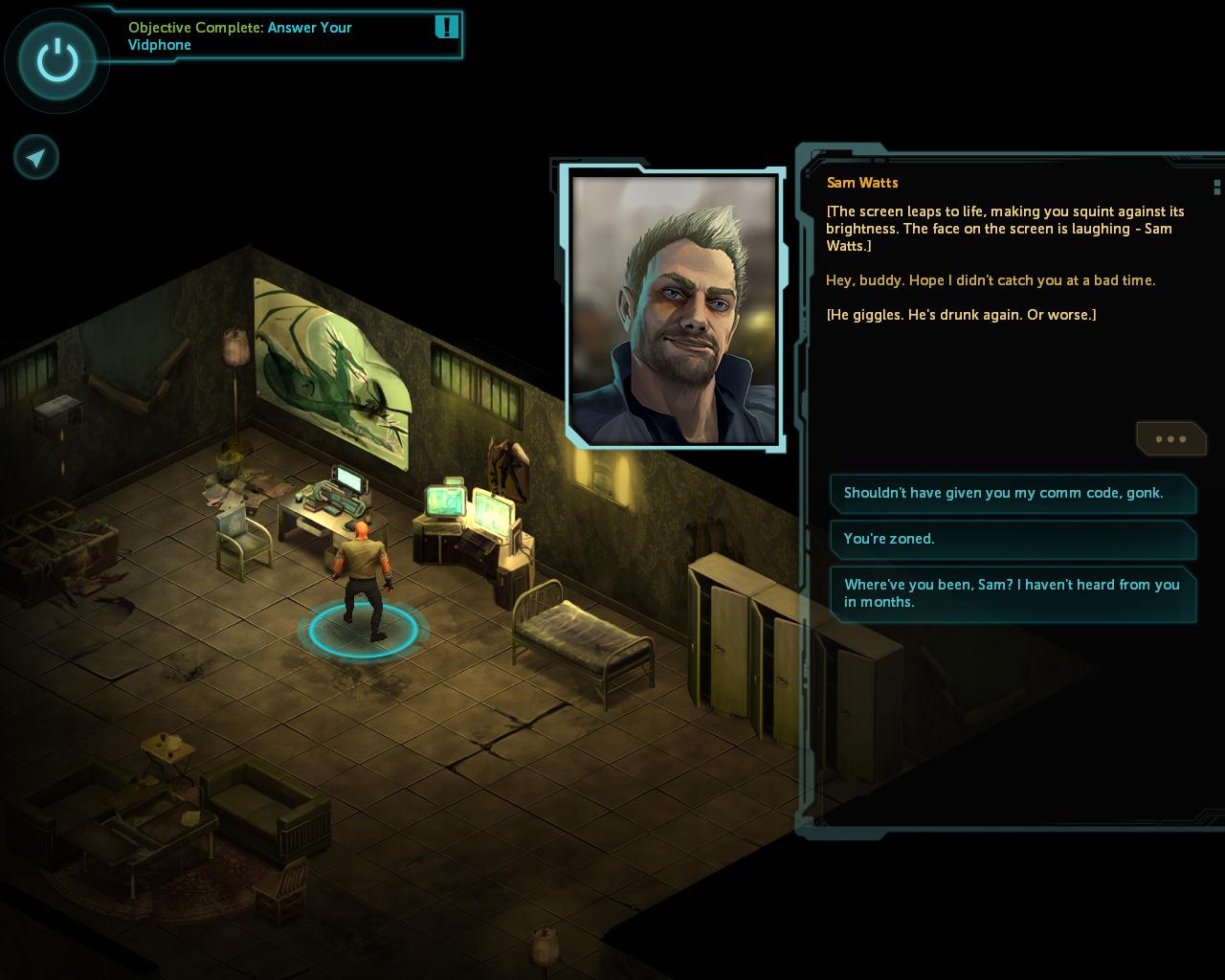1225x980 pixels.
Task: Open the power button system menu
Action: pyautogui.click(x=57, y=62)
